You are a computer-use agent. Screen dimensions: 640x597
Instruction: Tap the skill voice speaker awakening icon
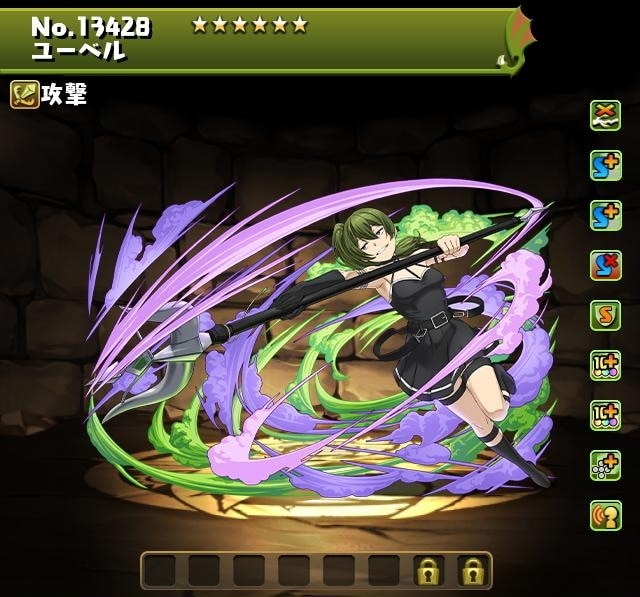click(x=605, y=515)
